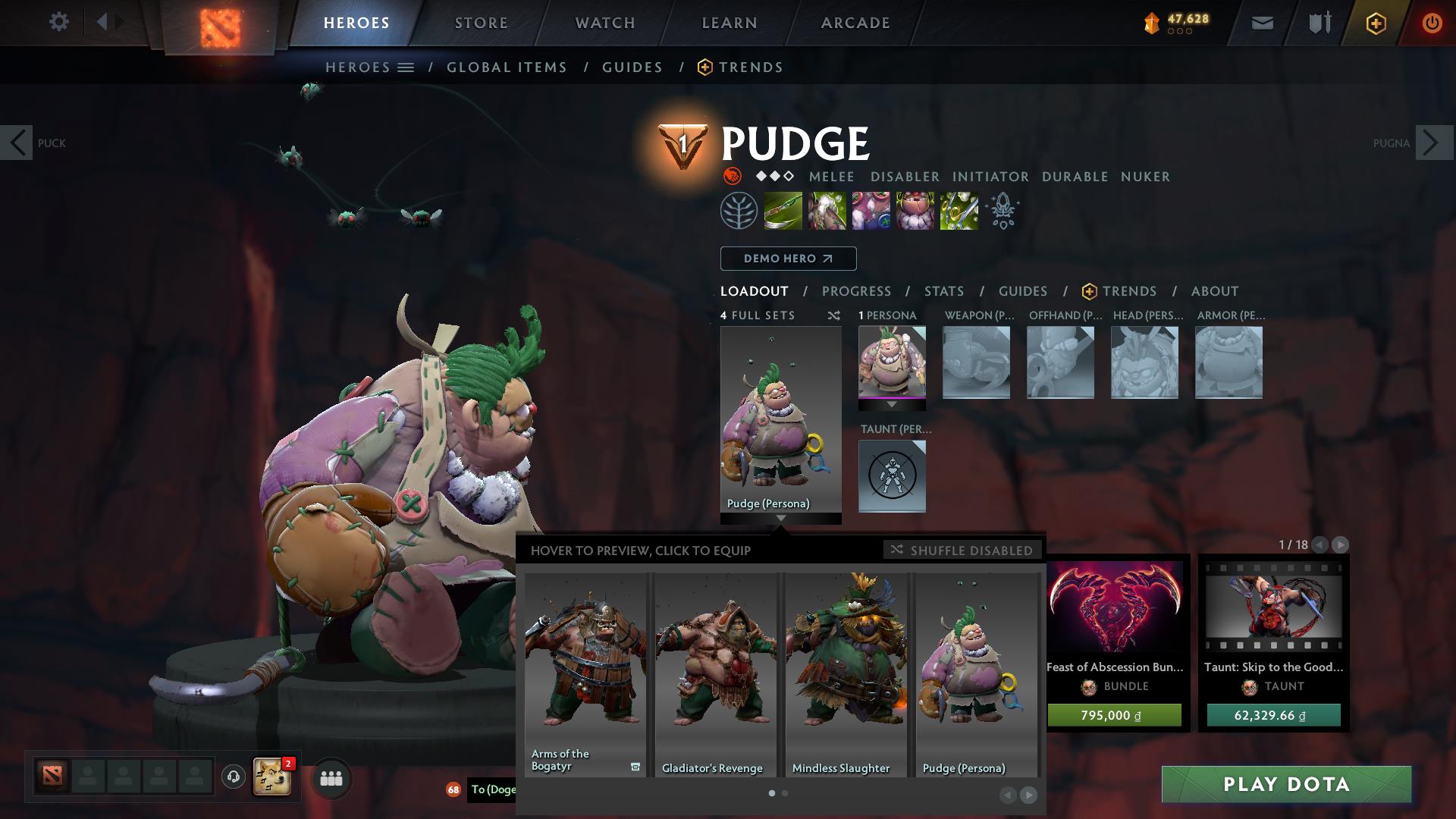Switch to the Stats tab

943,290
